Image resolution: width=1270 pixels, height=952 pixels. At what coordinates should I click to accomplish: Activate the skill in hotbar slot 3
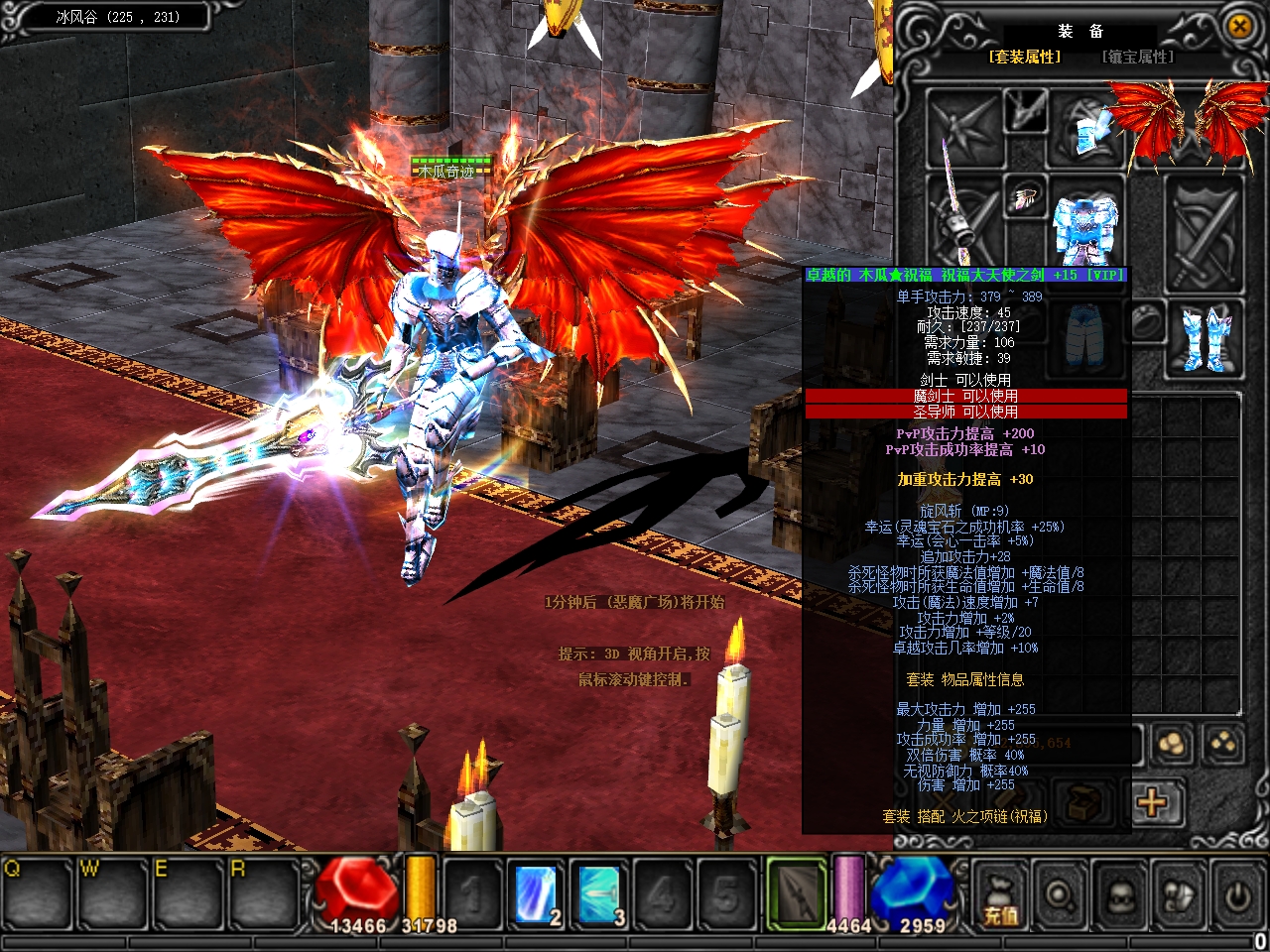click(599, 892)
